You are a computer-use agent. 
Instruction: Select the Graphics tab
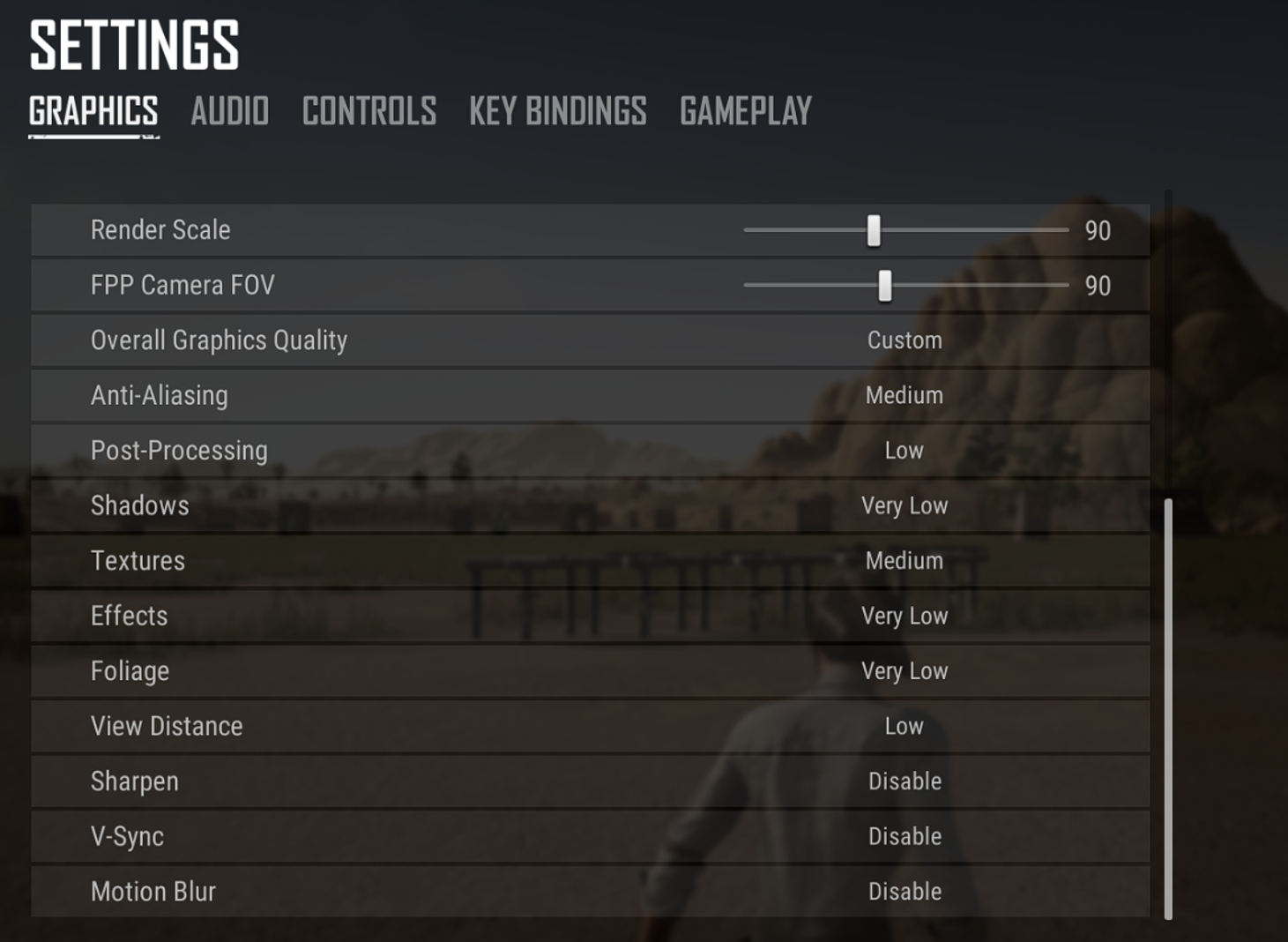92,111
